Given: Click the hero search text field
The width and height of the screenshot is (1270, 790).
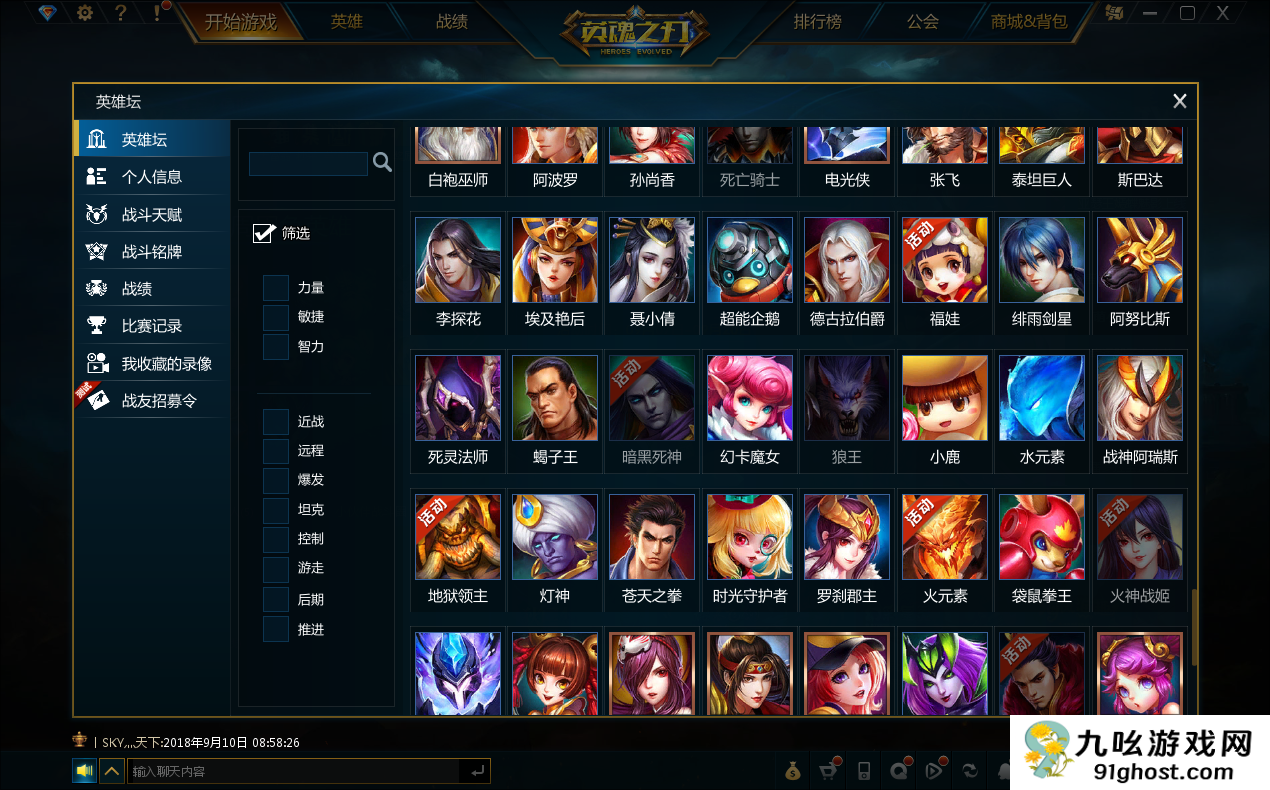Looking at the screenshot, I should (x=308, y=163).
